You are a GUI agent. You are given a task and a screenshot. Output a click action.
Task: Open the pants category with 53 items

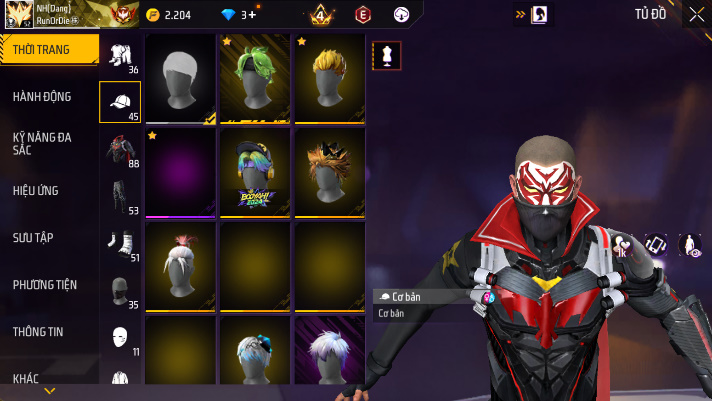[x=120, y=197]
